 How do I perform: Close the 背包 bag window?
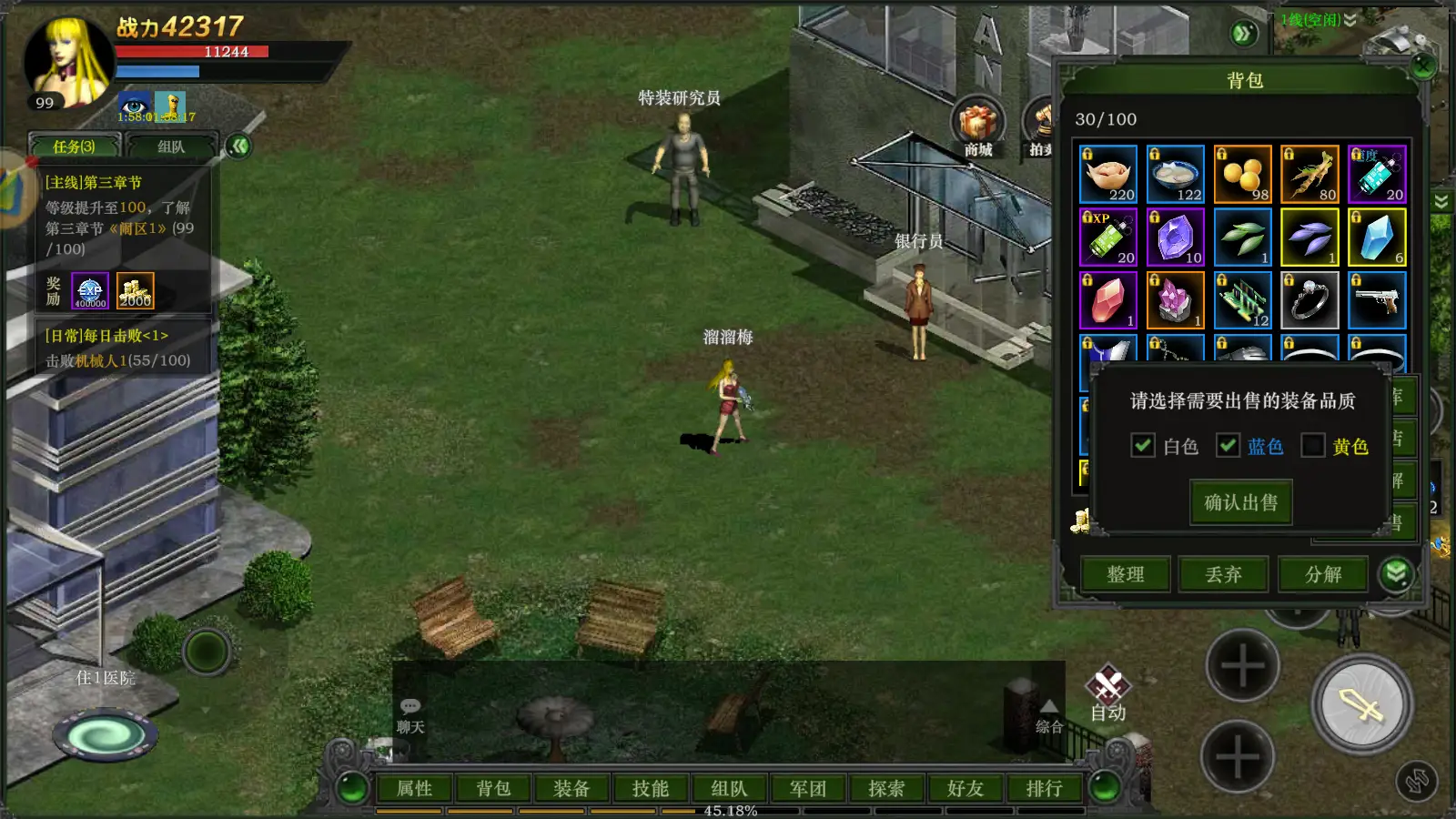click(1423, 66)
